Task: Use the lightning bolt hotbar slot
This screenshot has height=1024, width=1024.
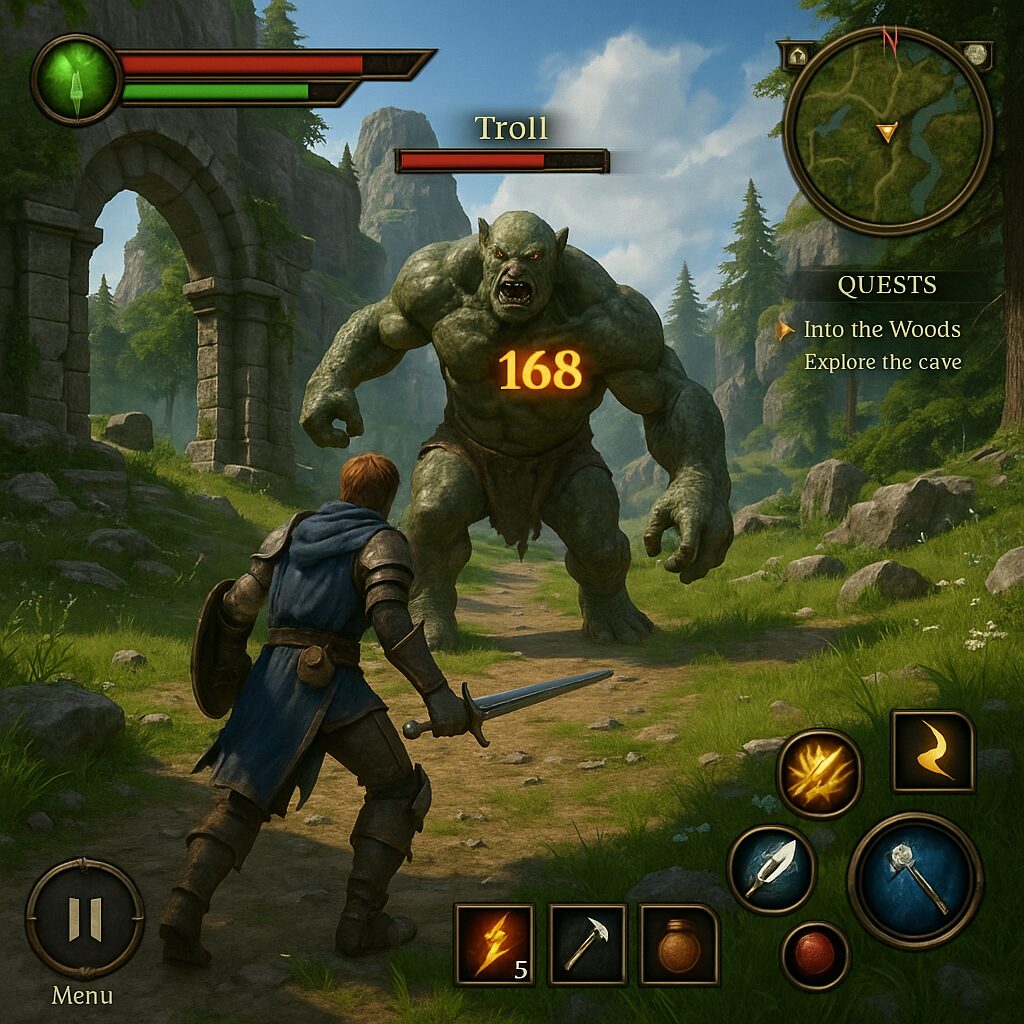Action: point(493,944)
